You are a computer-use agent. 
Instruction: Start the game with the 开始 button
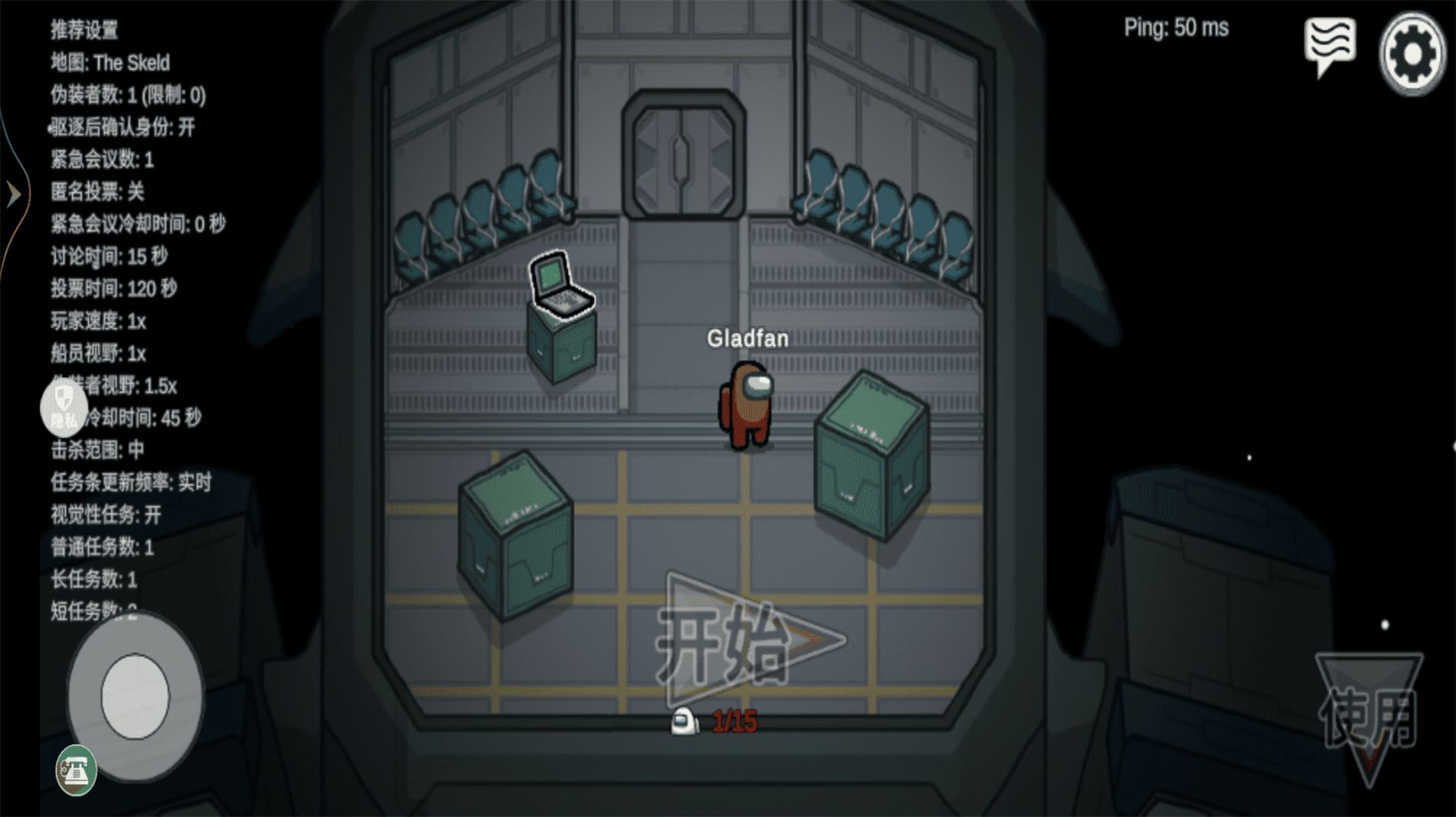749,642
